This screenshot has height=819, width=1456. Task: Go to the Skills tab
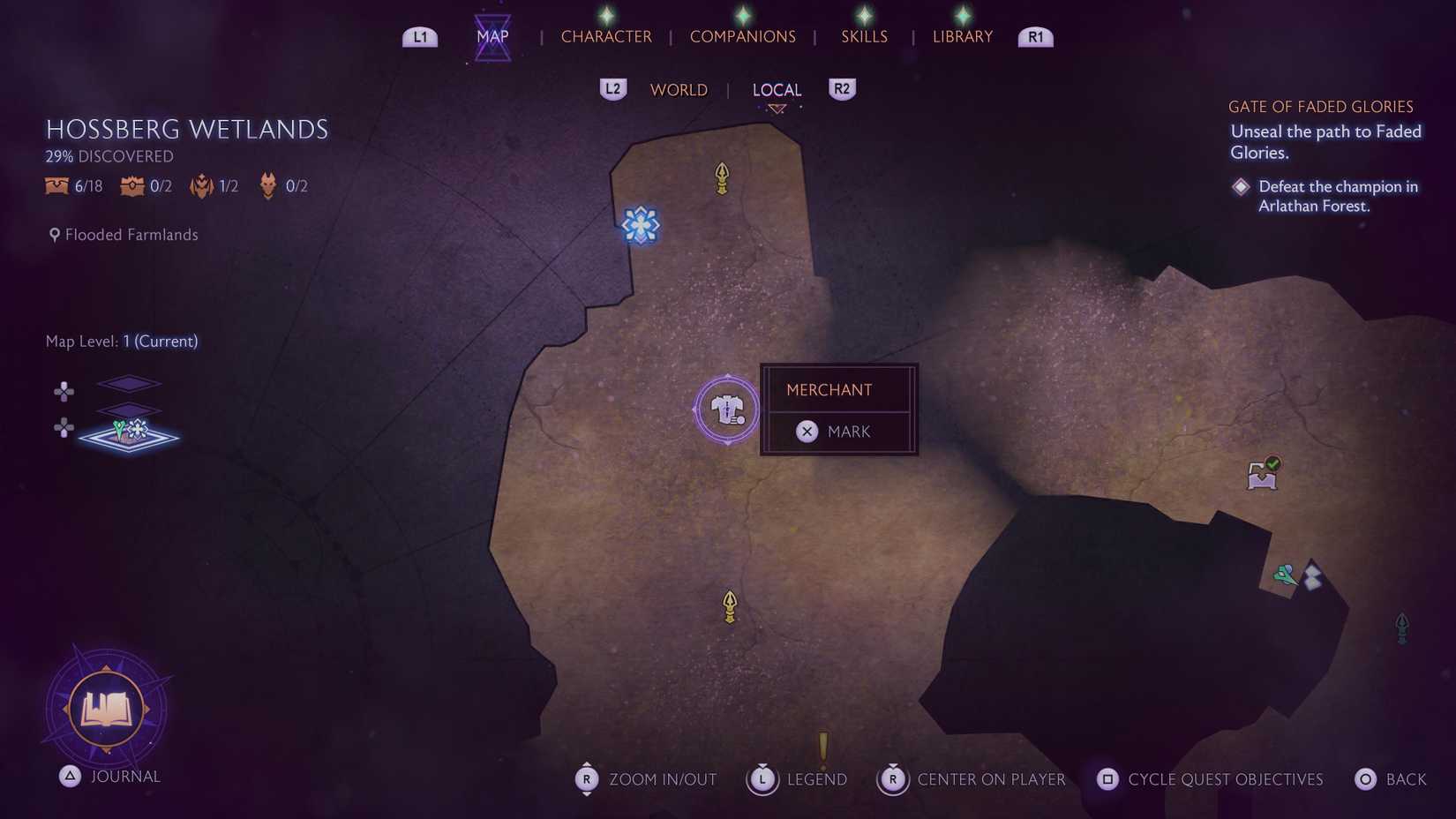click(x=864, y=36)
